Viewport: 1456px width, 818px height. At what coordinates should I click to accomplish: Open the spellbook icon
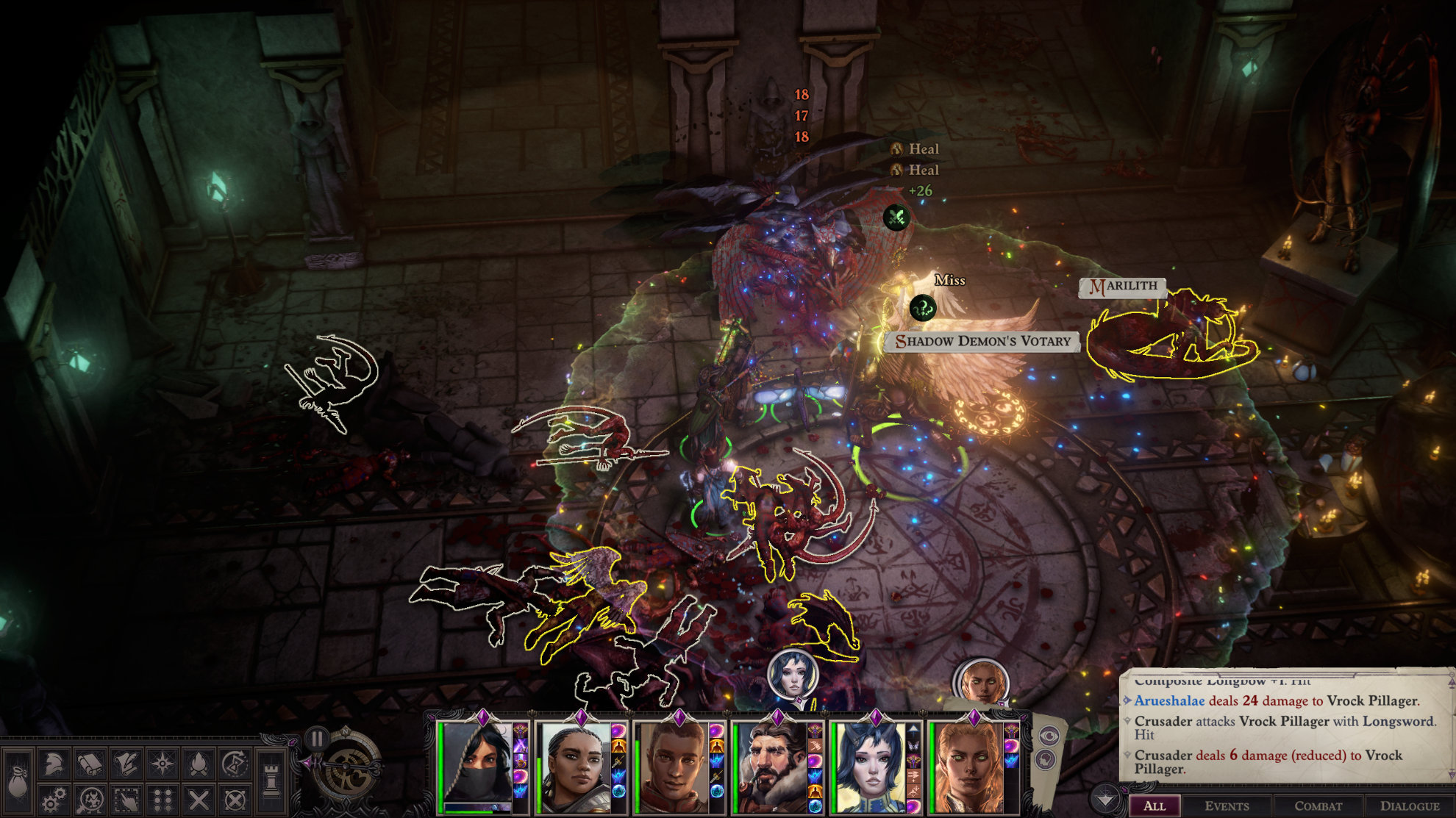[x=90, y=764]
